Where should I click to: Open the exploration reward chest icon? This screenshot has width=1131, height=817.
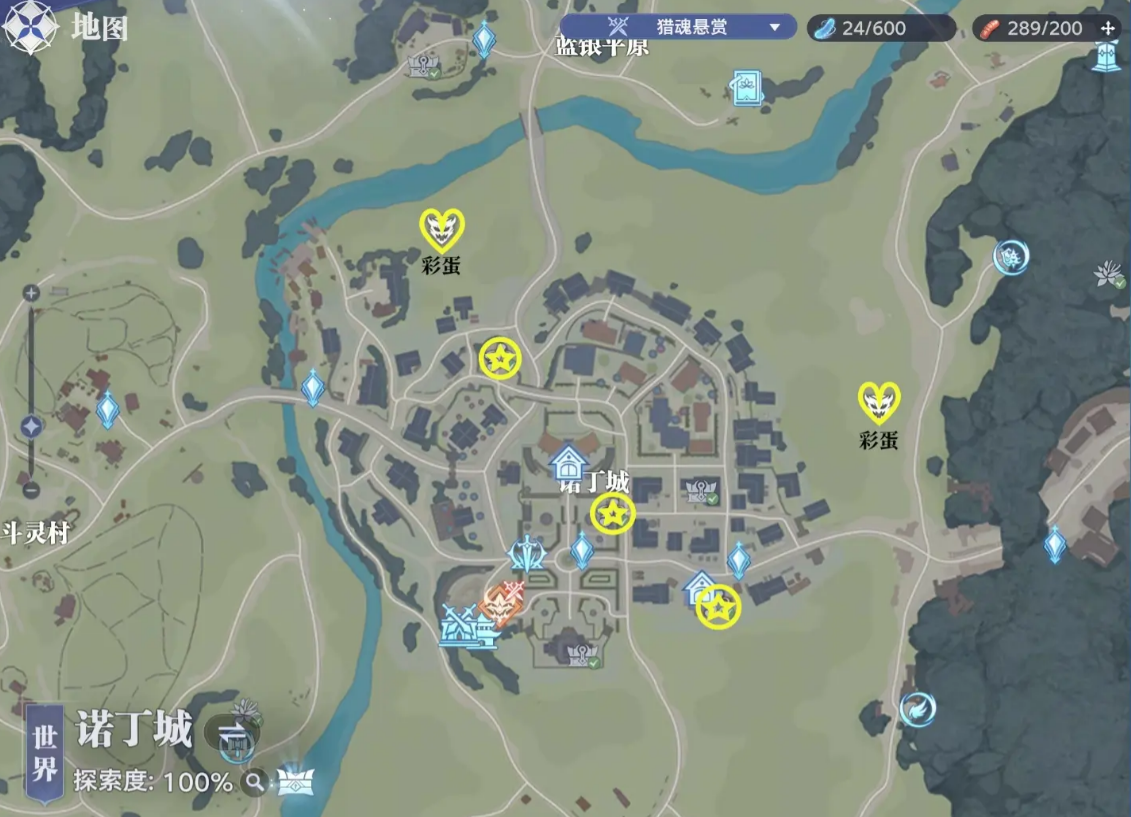coord(295,780)
